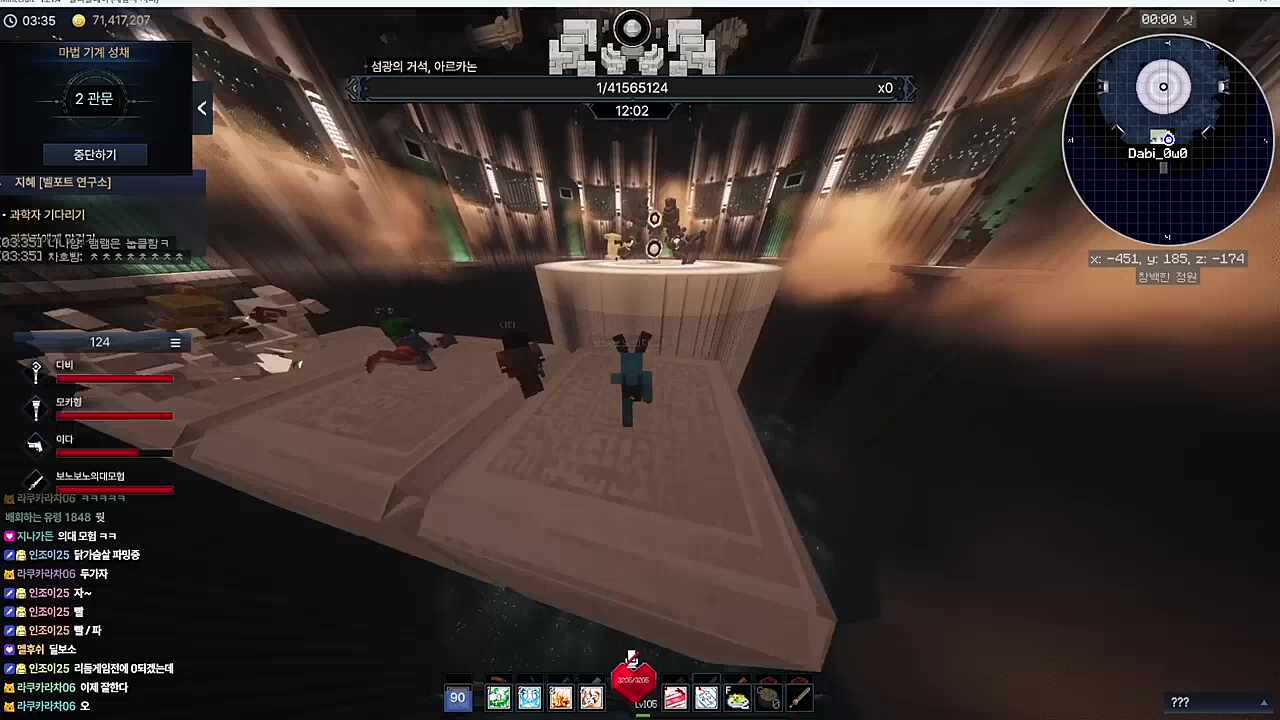This screenshot has width=1280, height=720.
Task: Select the pink cake item slot
Action: (x=676, y=698)
